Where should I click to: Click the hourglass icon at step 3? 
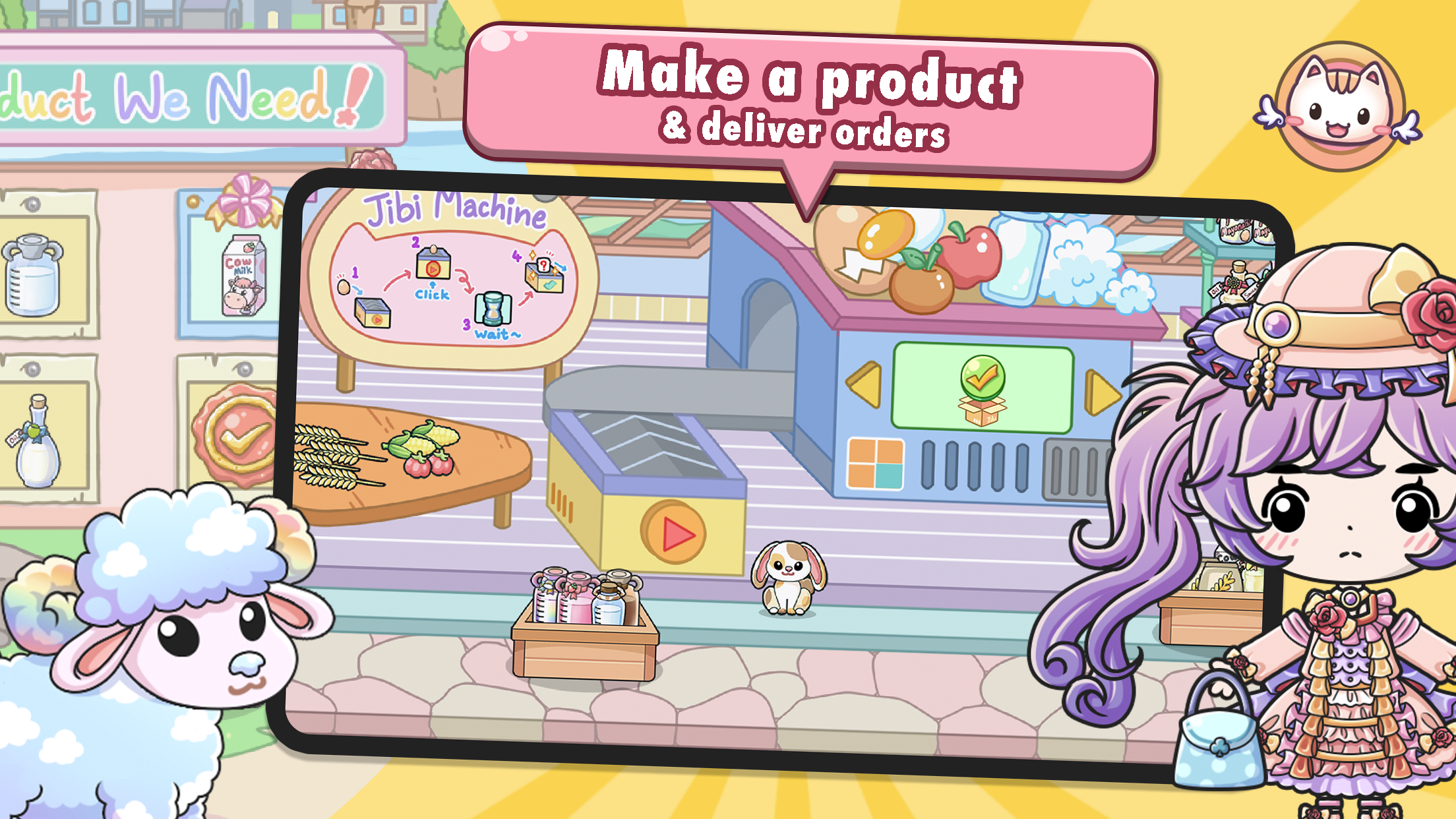pyautogui.click(x=493, y=311)
